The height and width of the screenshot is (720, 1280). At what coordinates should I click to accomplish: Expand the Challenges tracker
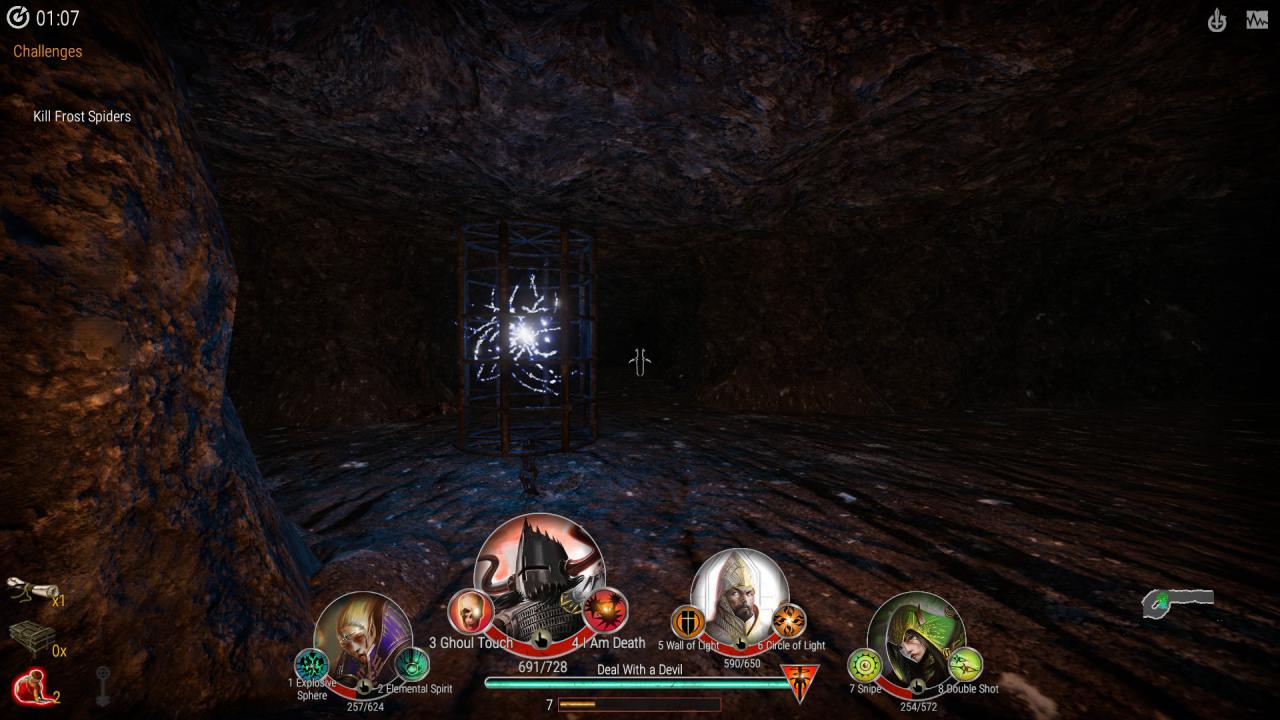coord(48,51)
